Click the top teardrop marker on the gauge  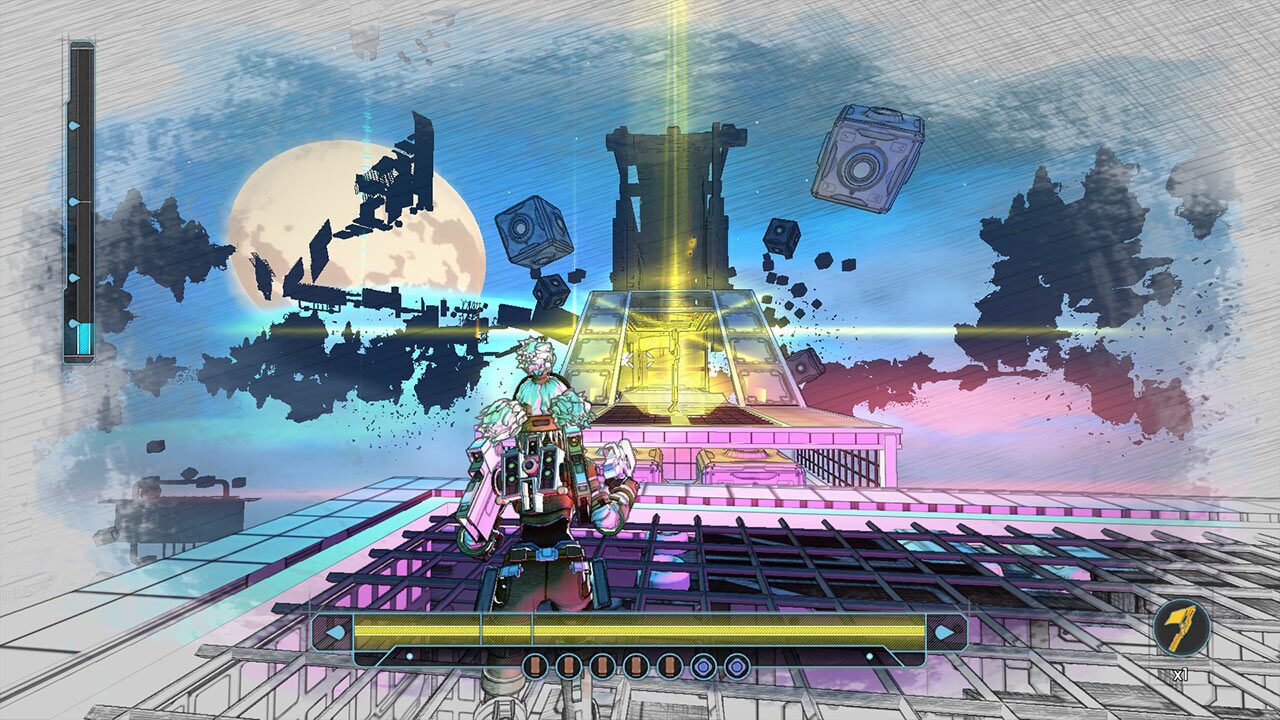[x=72, y=125]
